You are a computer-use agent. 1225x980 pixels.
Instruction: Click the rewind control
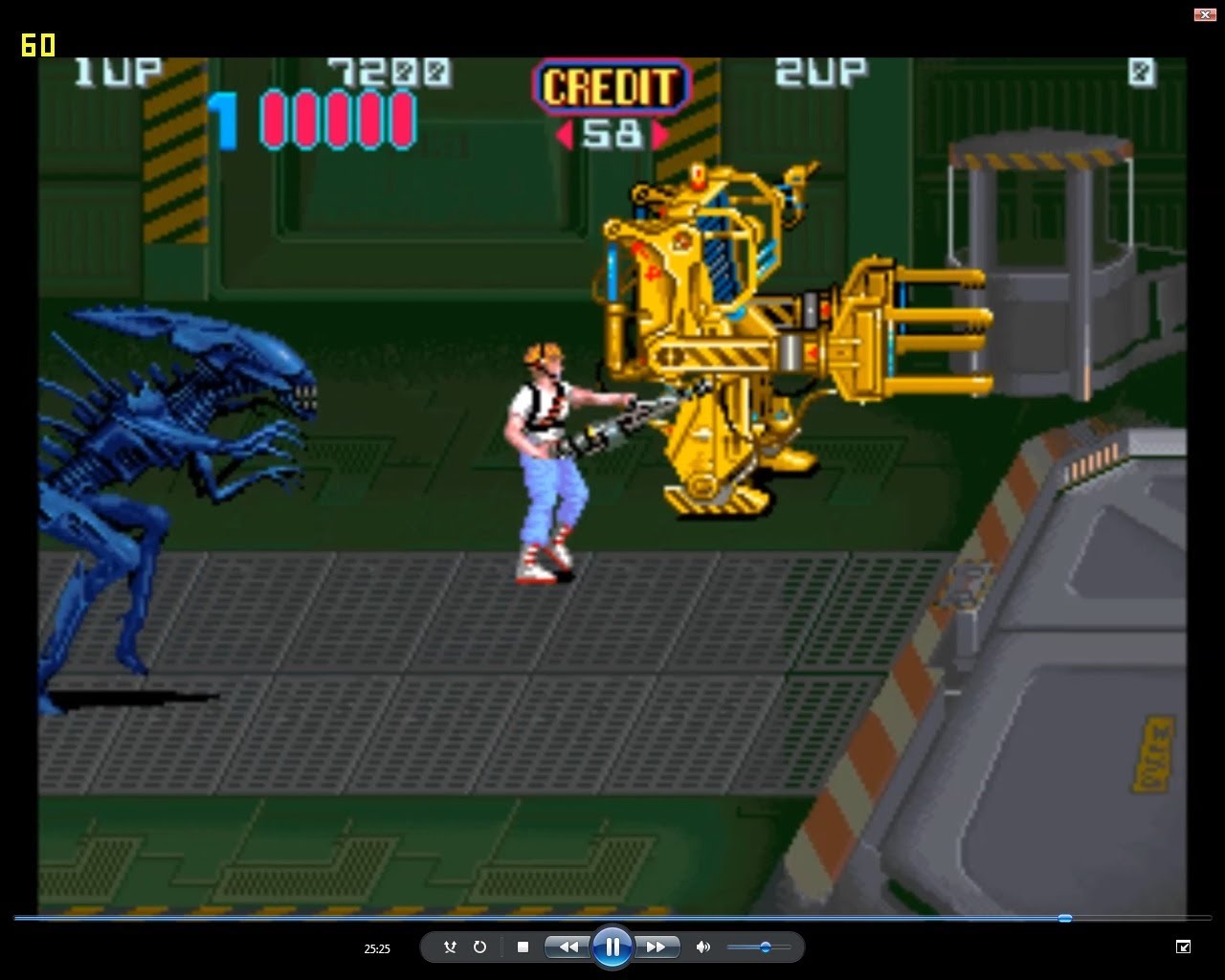[x=568, y=947]
